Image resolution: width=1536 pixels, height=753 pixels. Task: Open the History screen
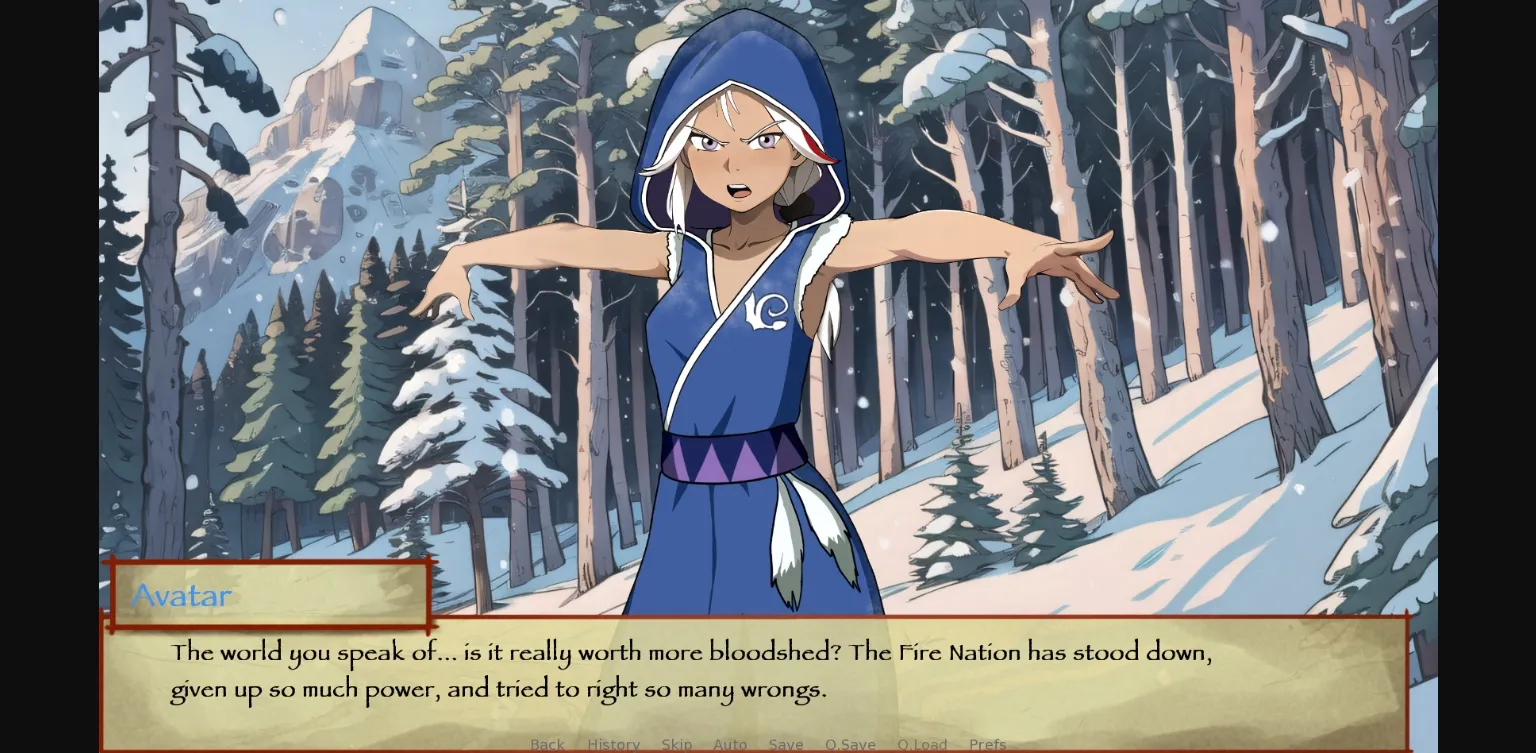[614, 744]
